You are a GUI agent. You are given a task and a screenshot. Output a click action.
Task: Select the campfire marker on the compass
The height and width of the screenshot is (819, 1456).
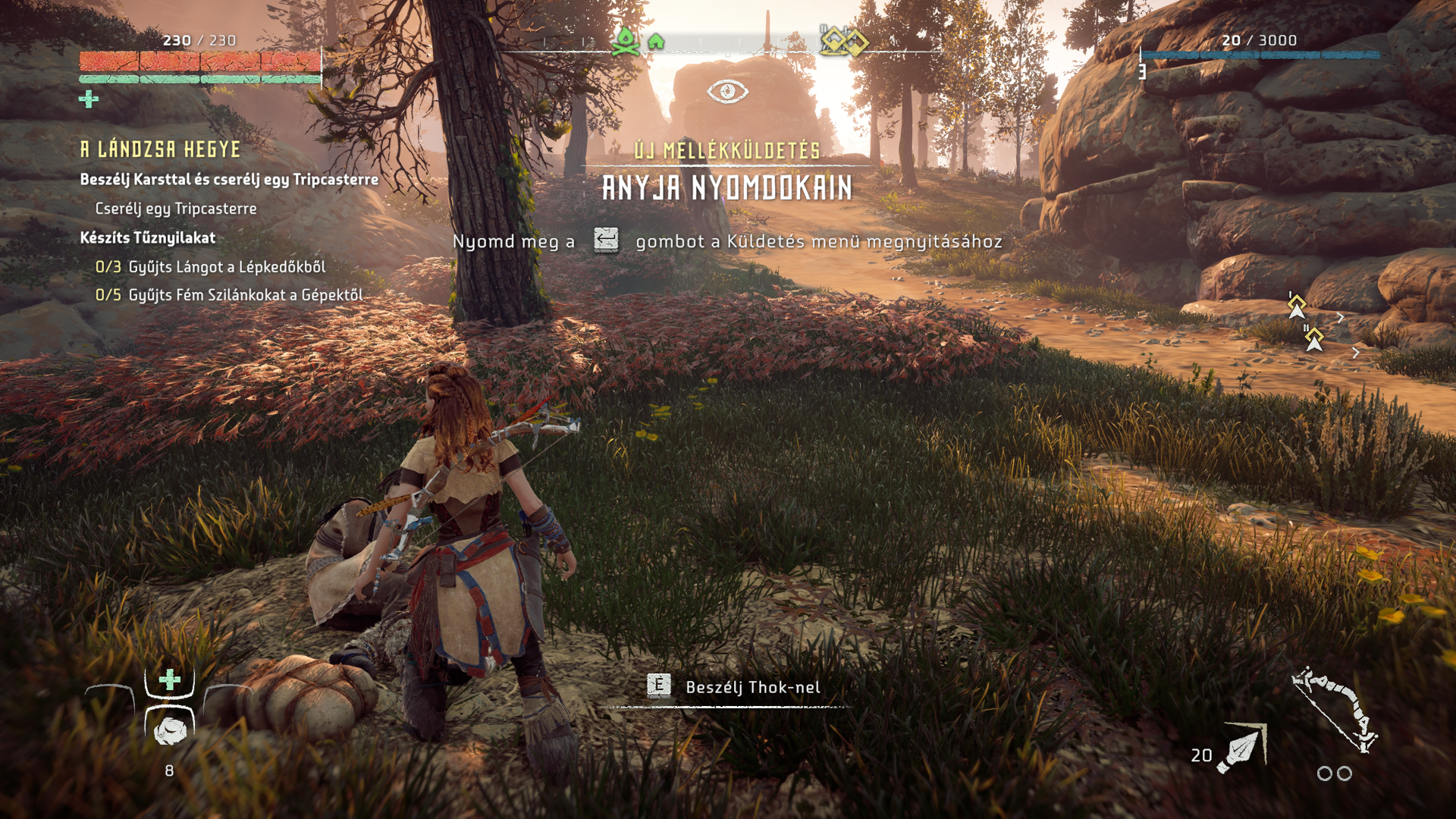[626, 42]
